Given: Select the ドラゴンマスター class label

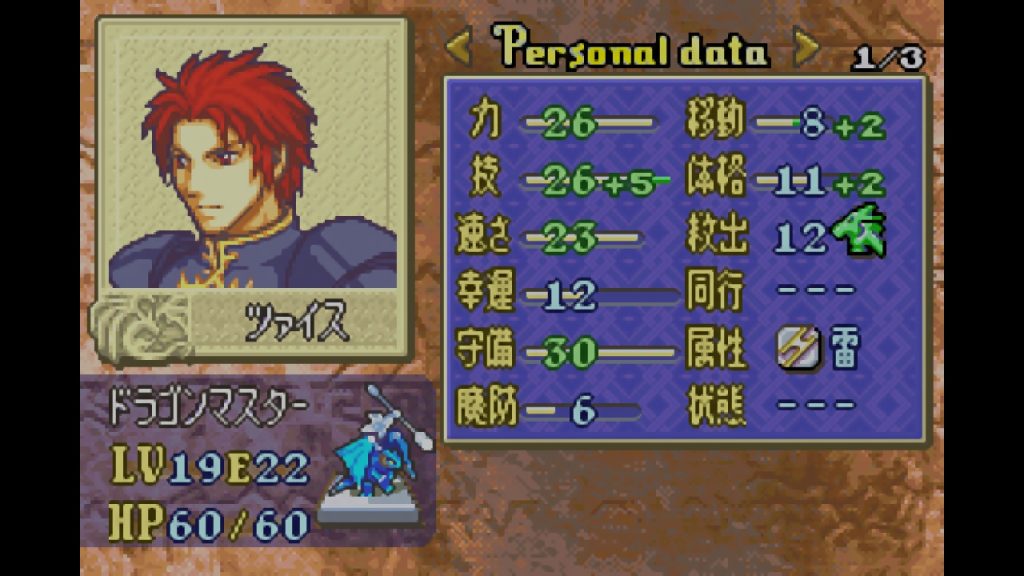Looking at the screenshot, I should (212, 408).
